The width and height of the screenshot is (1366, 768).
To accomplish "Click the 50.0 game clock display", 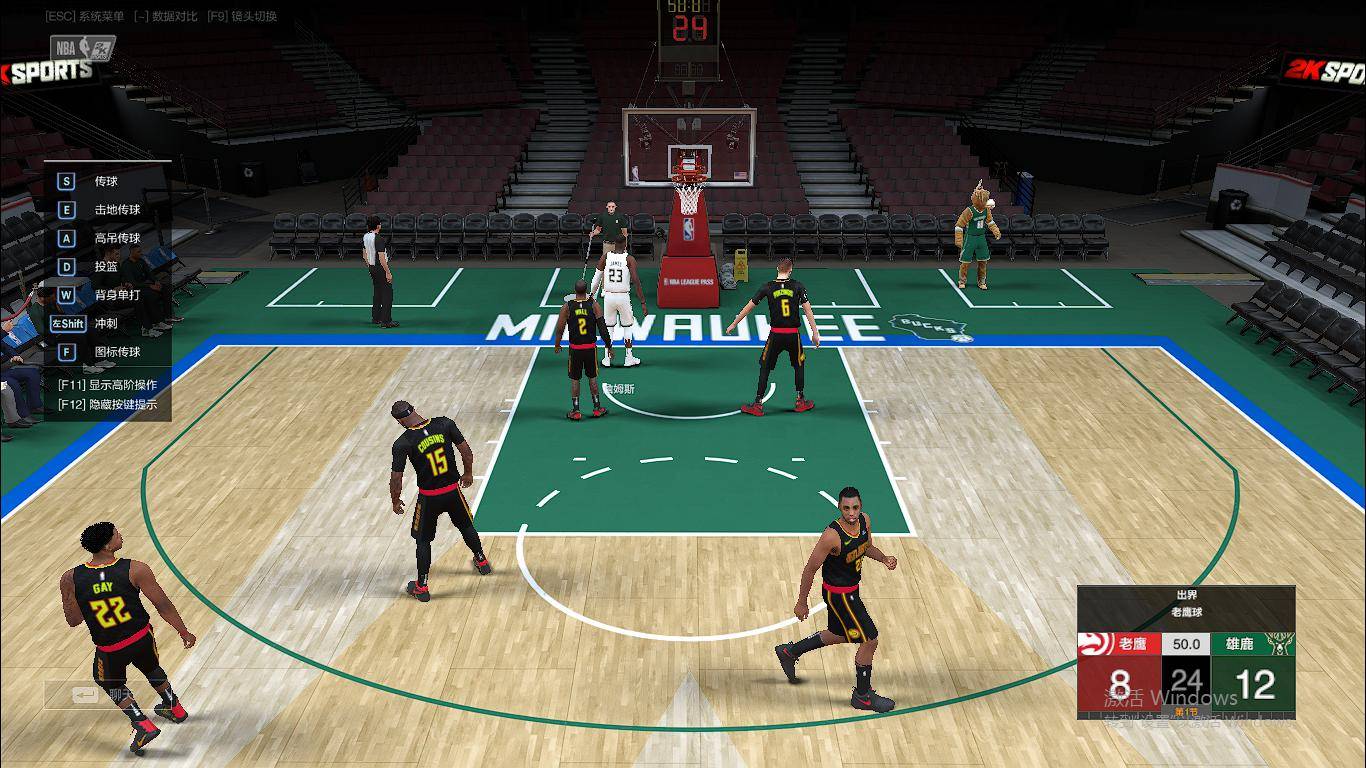I will (1186, 644).
